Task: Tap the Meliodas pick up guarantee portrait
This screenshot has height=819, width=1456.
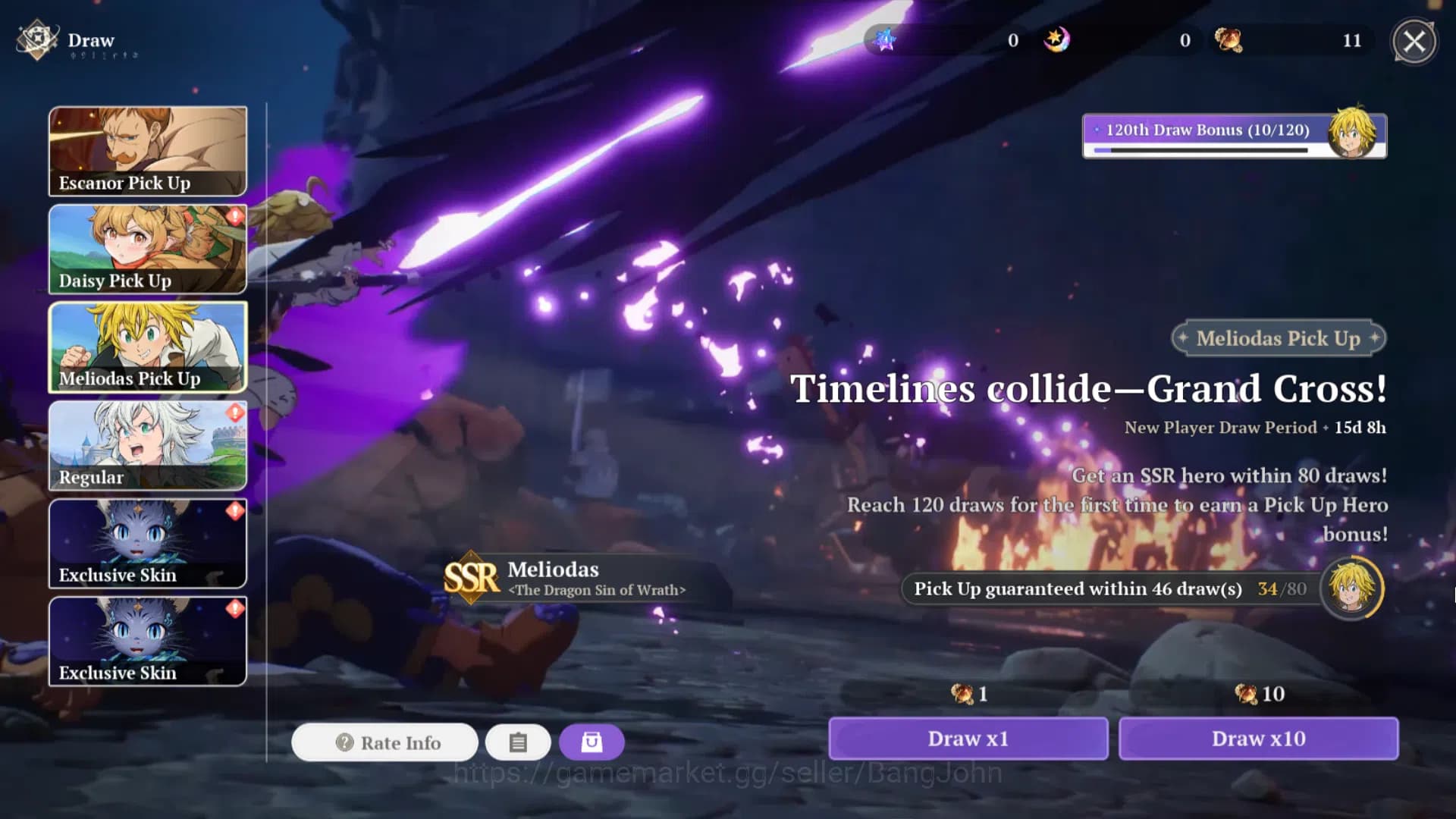Action: pos(1352,588)
